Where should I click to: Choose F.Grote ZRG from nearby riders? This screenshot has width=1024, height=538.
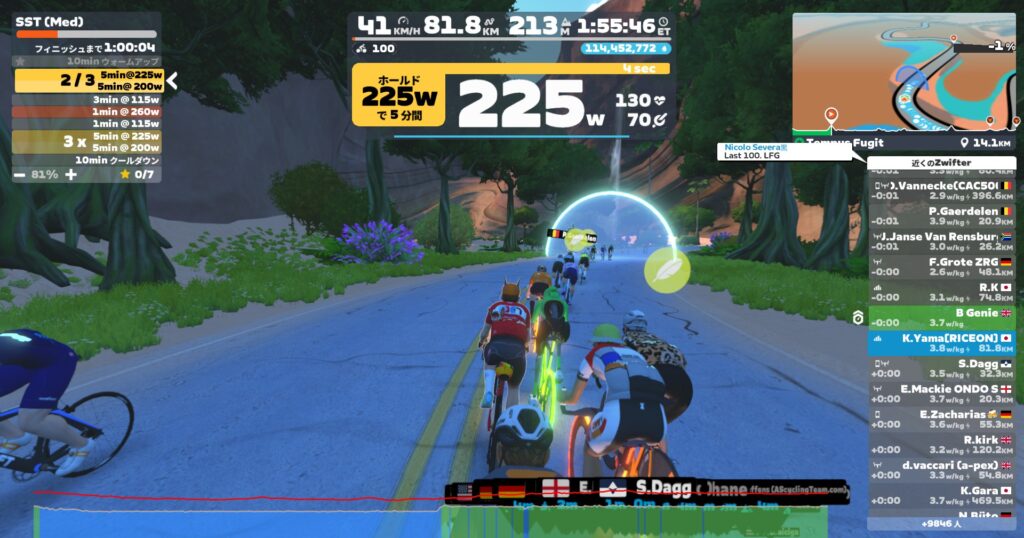point(941,266)
